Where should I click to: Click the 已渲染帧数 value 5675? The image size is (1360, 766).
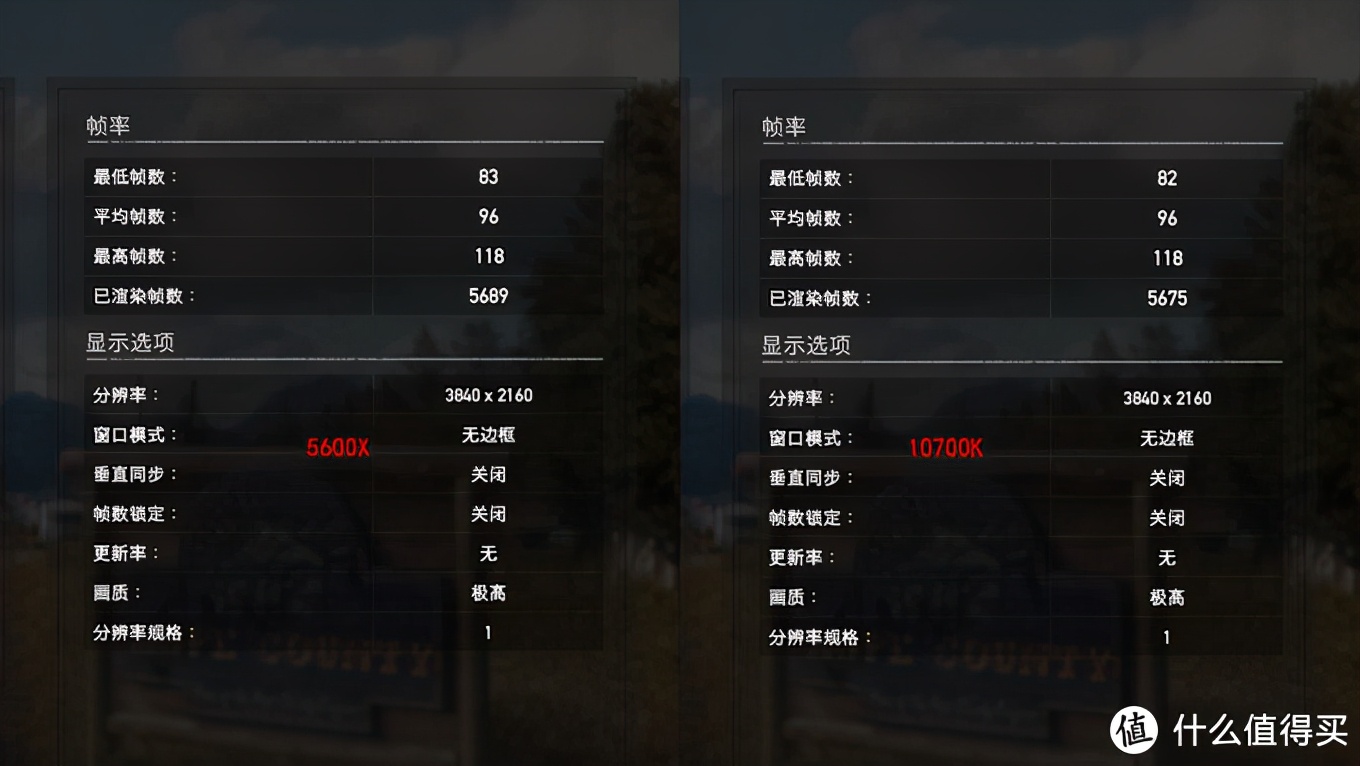pos(1166,298)
